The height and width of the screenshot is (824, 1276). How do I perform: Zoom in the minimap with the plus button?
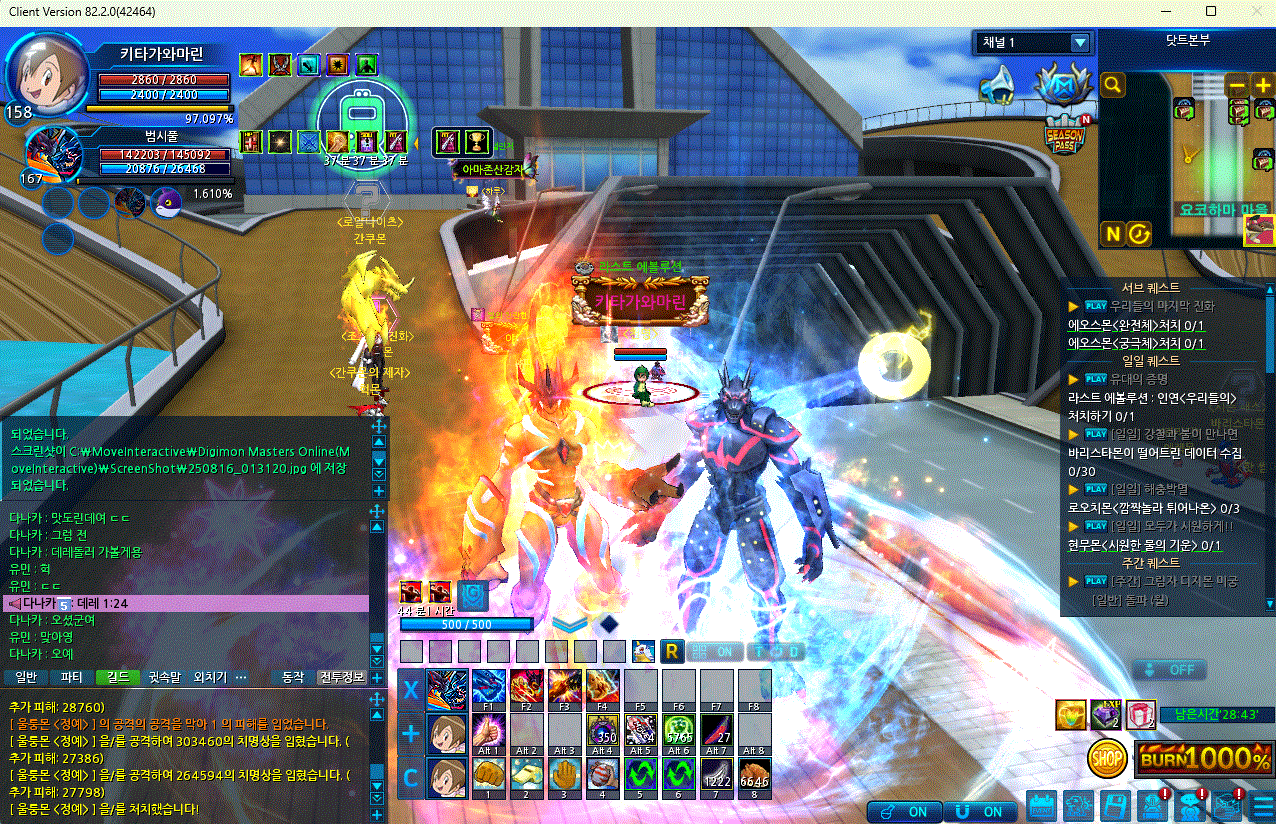click(1263, 86)
